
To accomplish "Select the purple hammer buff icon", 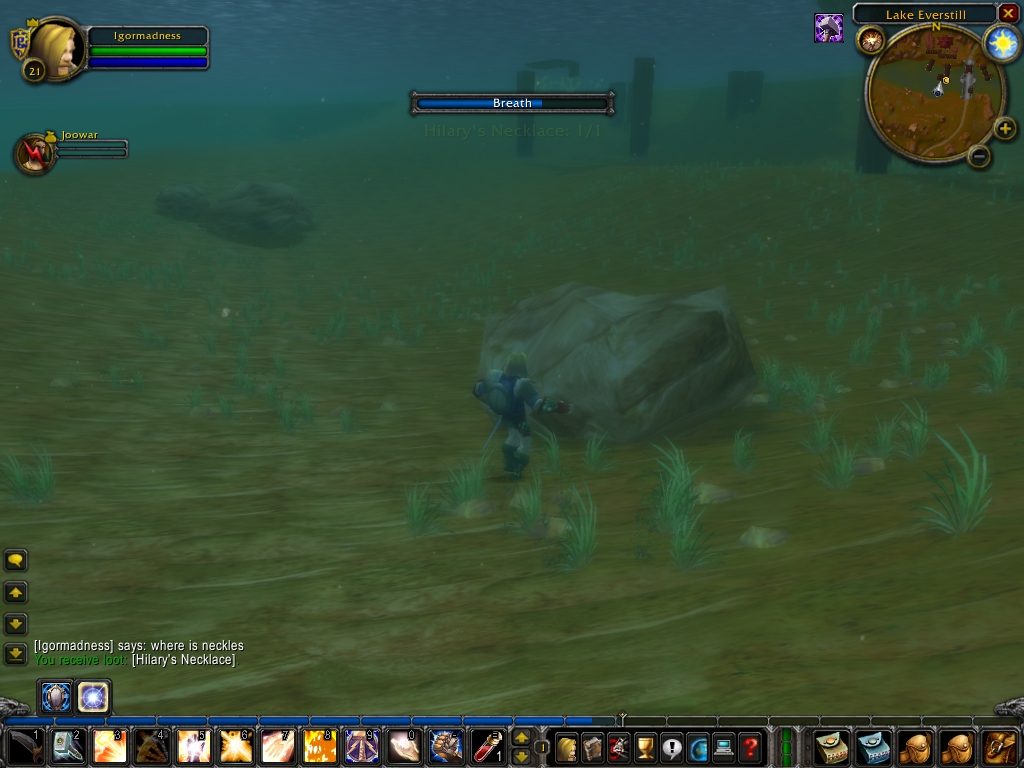I will click(x=828, y=28).
